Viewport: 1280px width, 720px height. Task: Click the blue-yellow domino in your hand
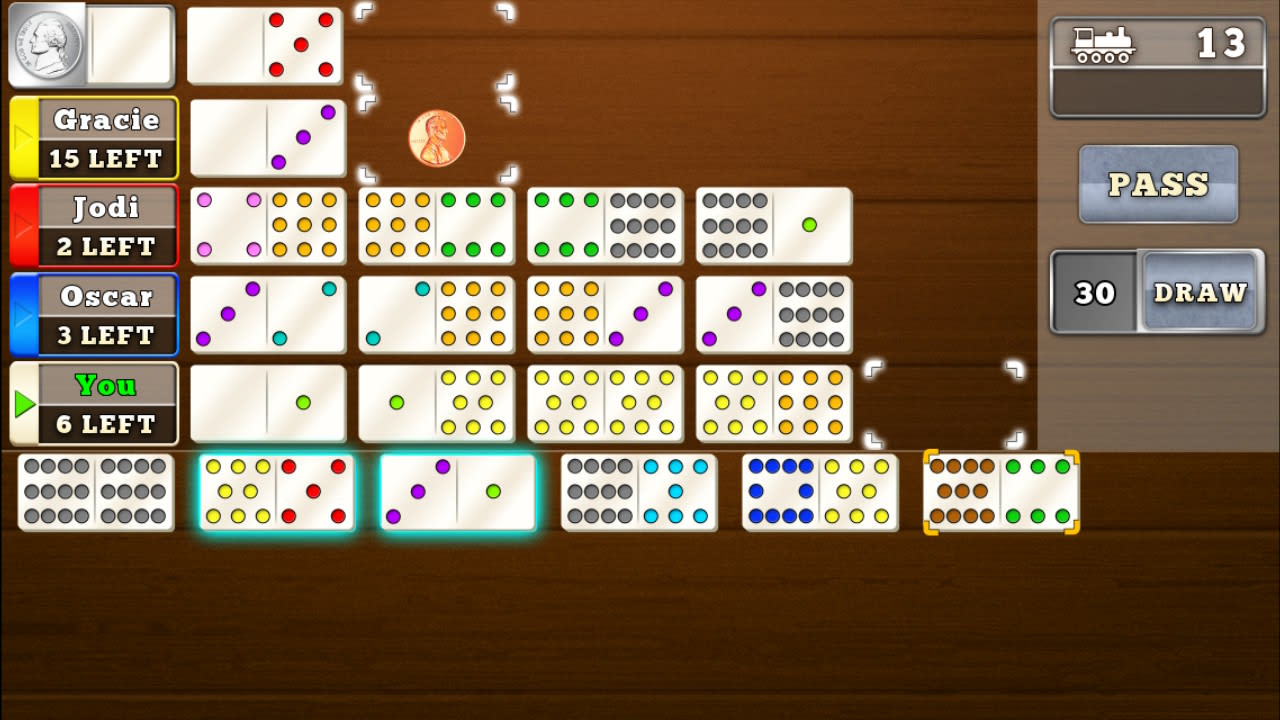pyautogui.click(x=820, y=490)
